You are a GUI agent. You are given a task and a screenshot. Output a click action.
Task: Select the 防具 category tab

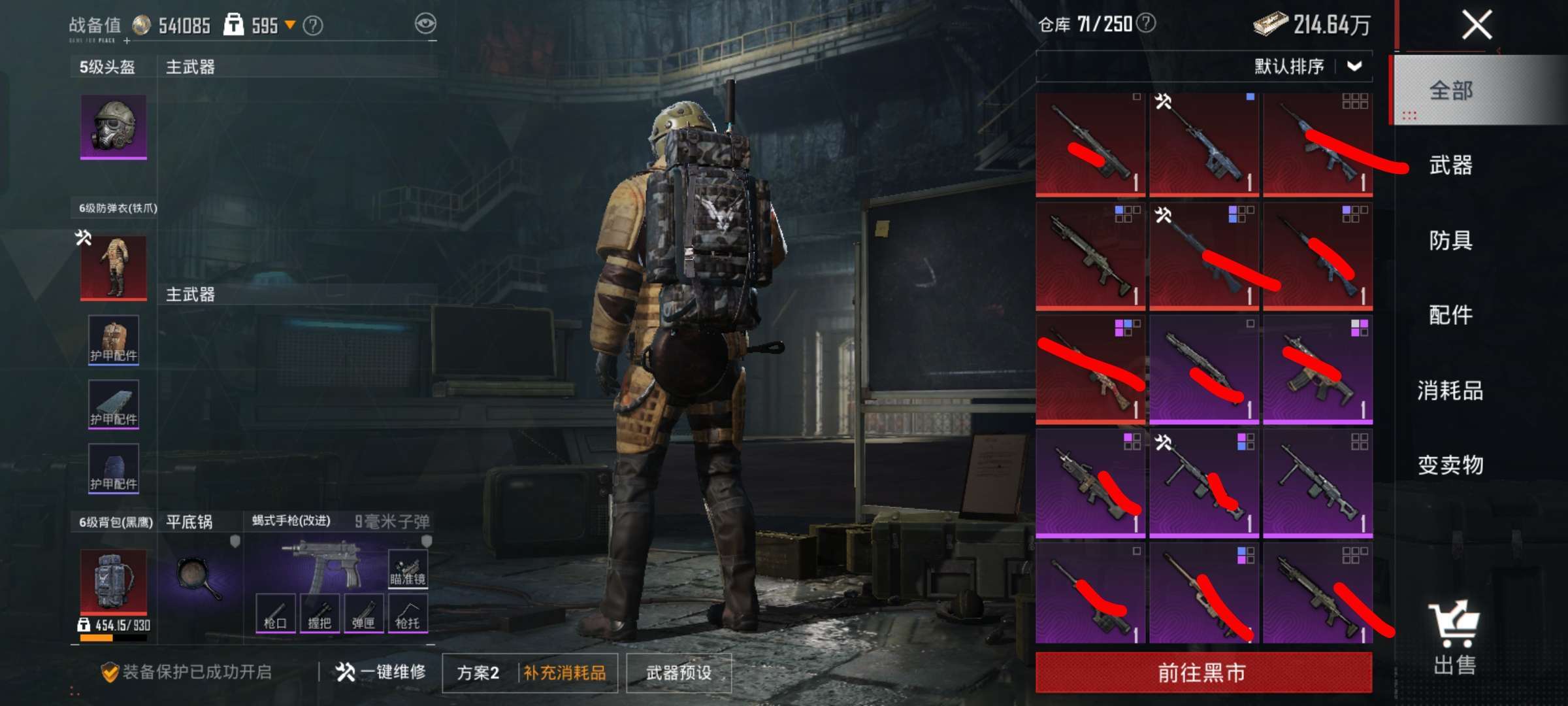click(1450, 241)
